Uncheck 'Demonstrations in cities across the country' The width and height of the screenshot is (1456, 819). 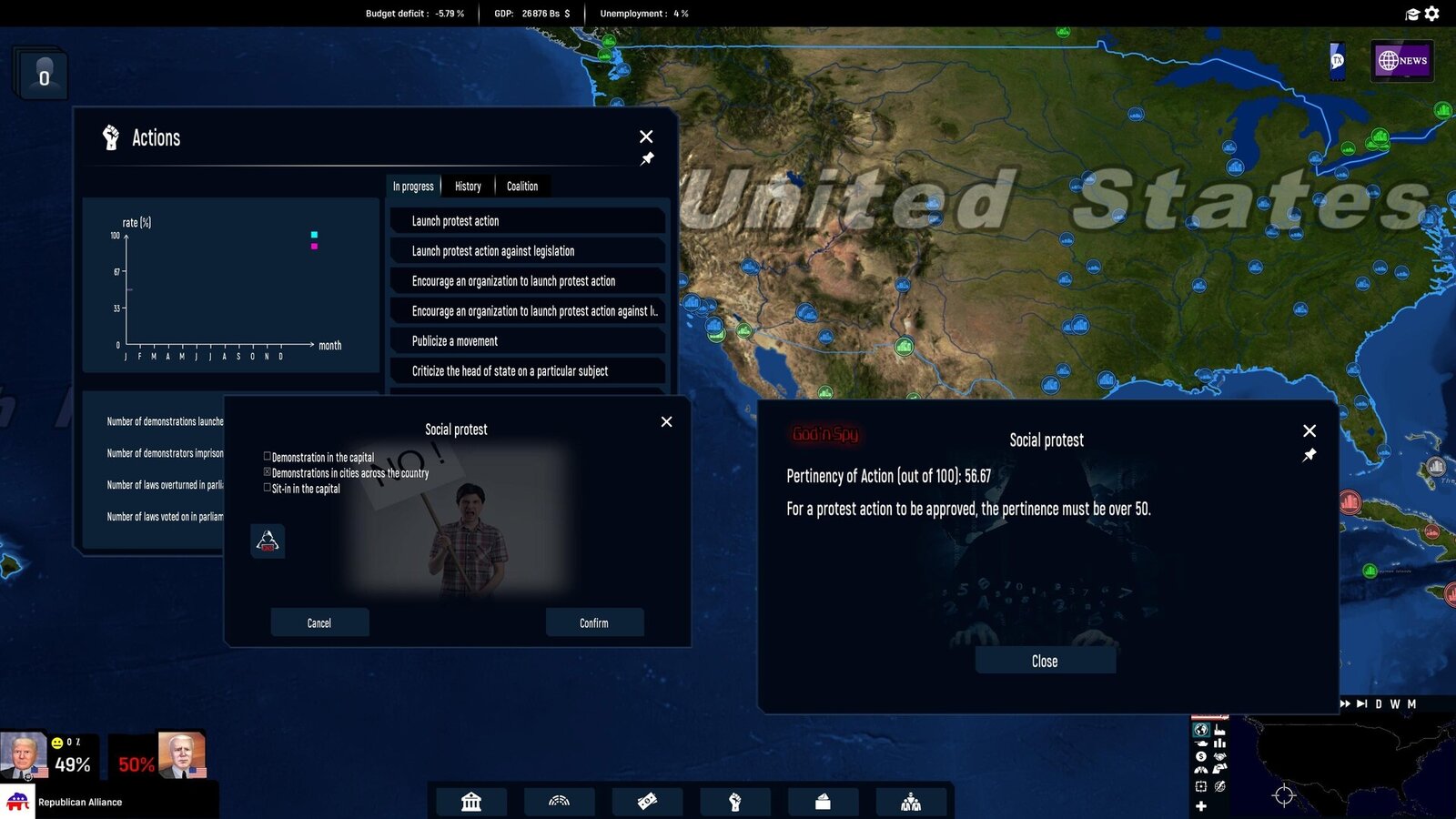(267, 472)
